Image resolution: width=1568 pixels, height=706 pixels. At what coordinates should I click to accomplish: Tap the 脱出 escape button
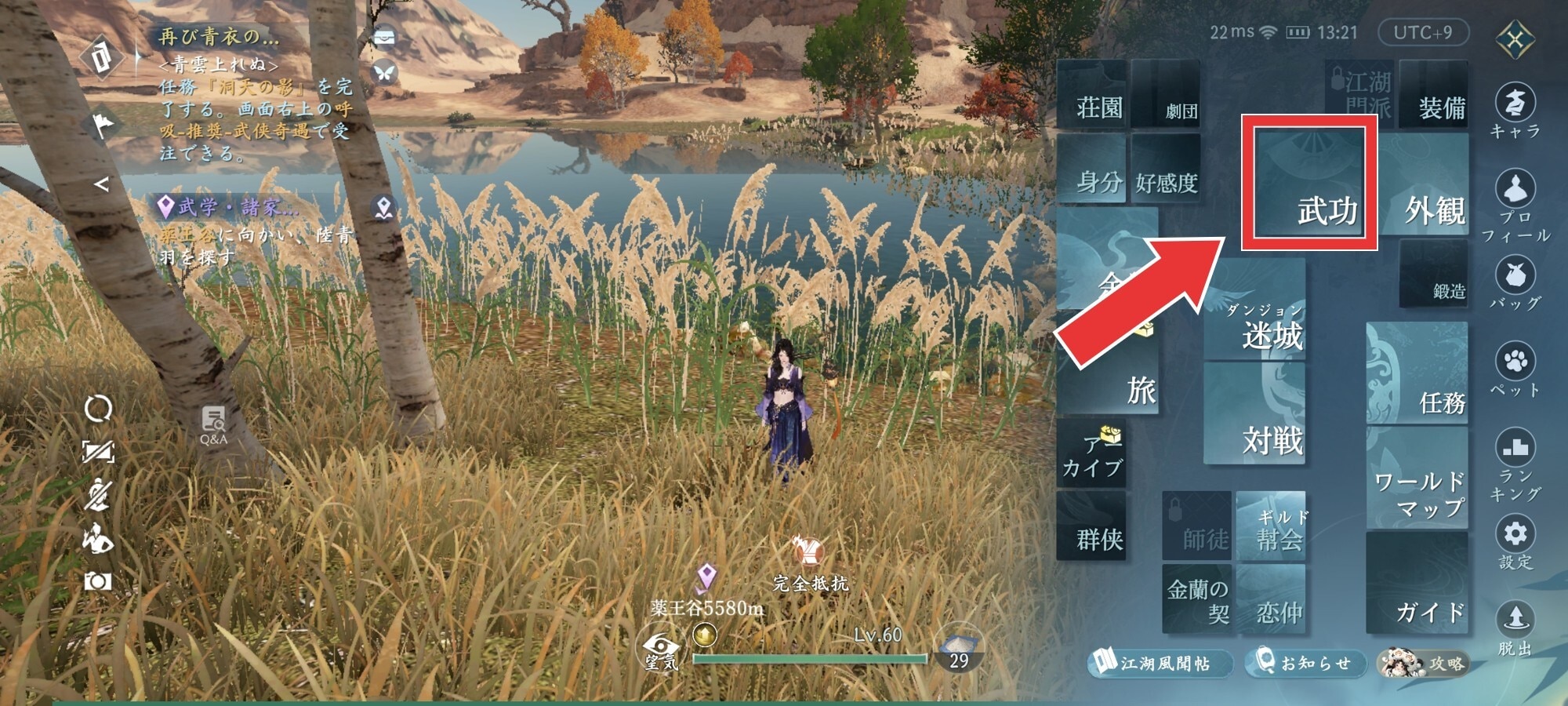point(1515,628)
